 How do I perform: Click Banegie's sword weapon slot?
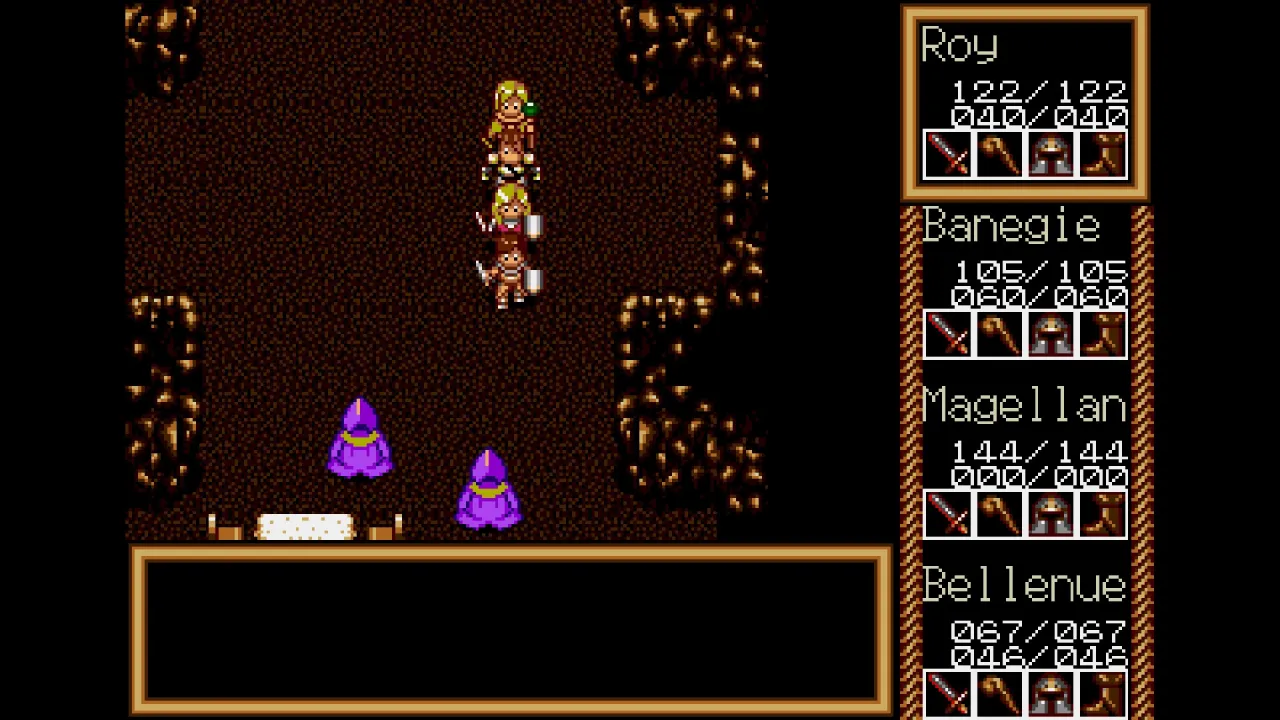click(948, 335)
